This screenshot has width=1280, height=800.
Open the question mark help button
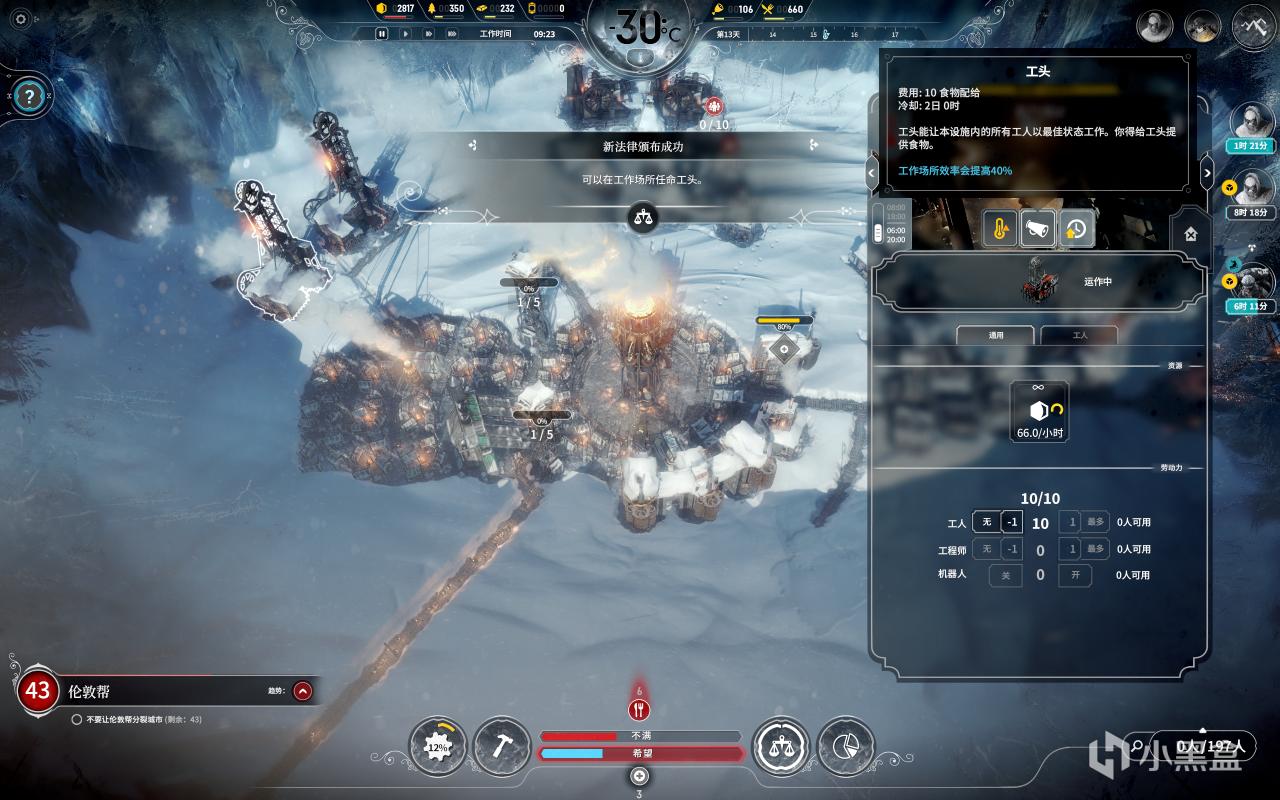(31, 97)
